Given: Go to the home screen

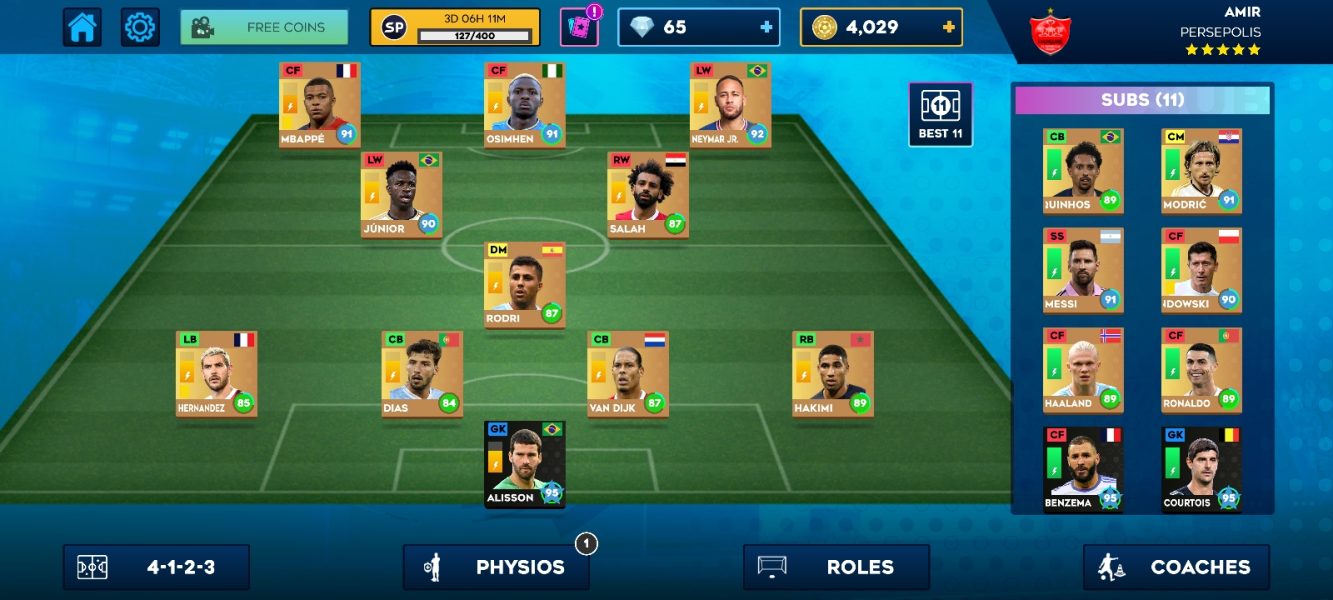Looking at the screenshot, I should point(82,27).
